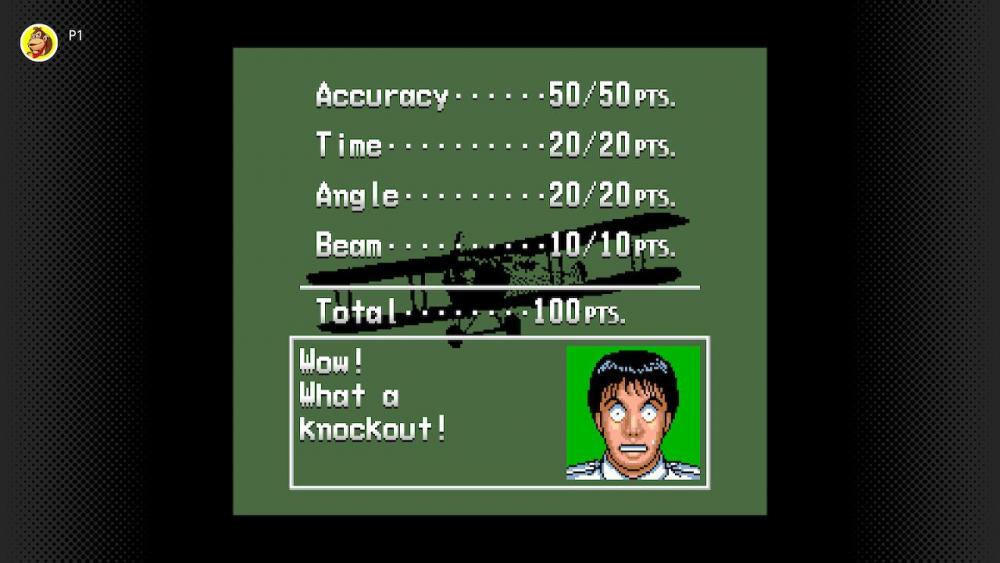Advance the "Wow! What a knockout!" dialogue box
1000x563 pixels.
[x=499, y=412]
